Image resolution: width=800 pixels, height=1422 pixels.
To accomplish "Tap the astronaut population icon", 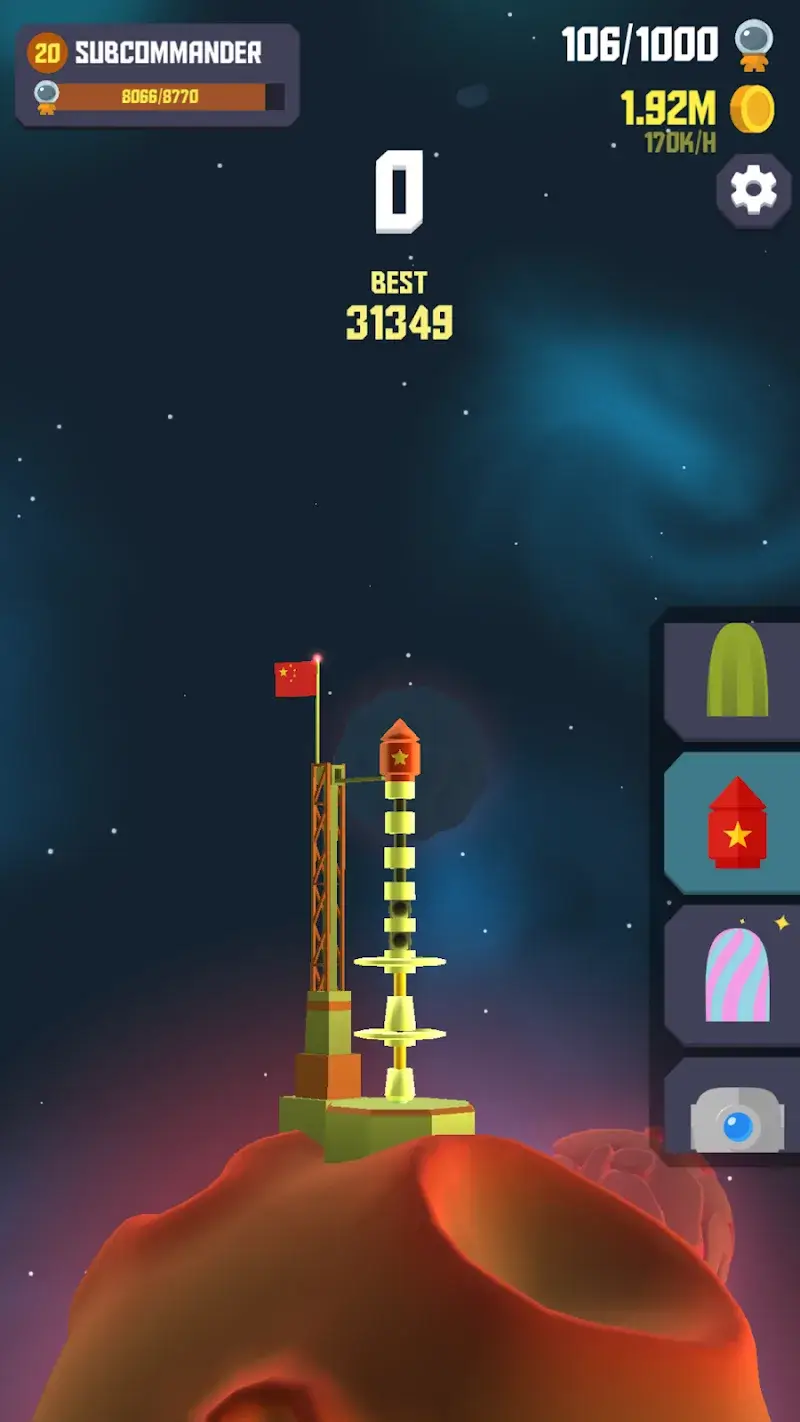I will pyautogui.click(x=753, y=46).
